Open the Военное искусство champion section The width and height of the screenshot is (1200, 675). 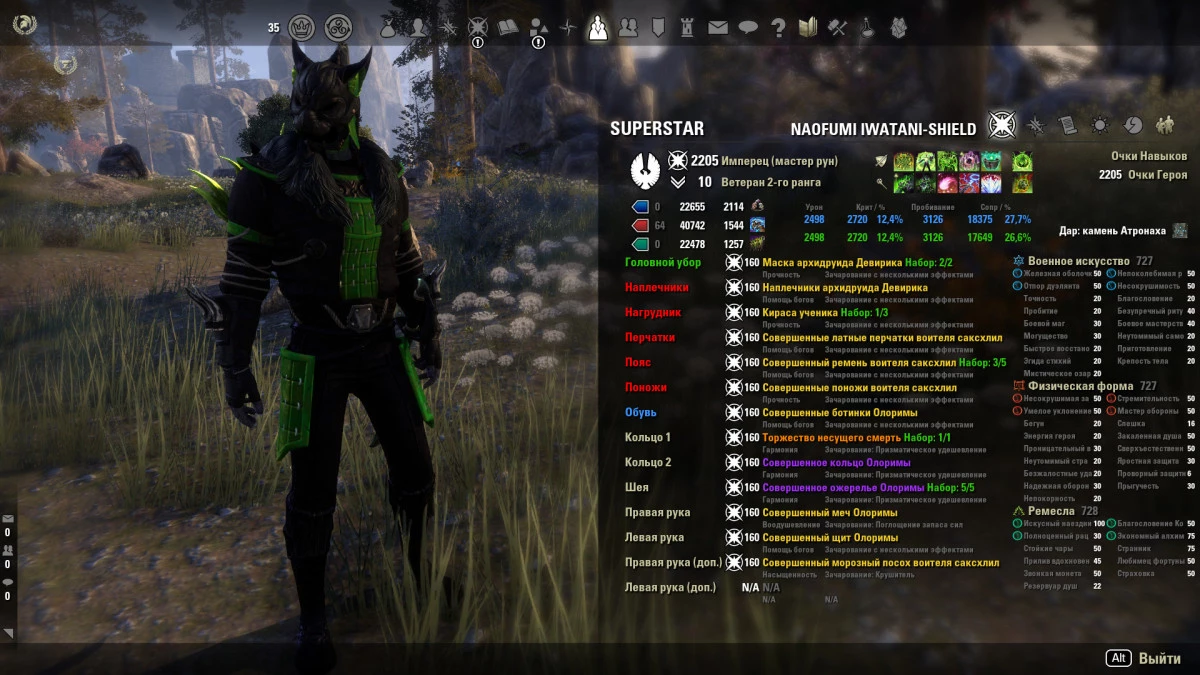[1072, 260]
